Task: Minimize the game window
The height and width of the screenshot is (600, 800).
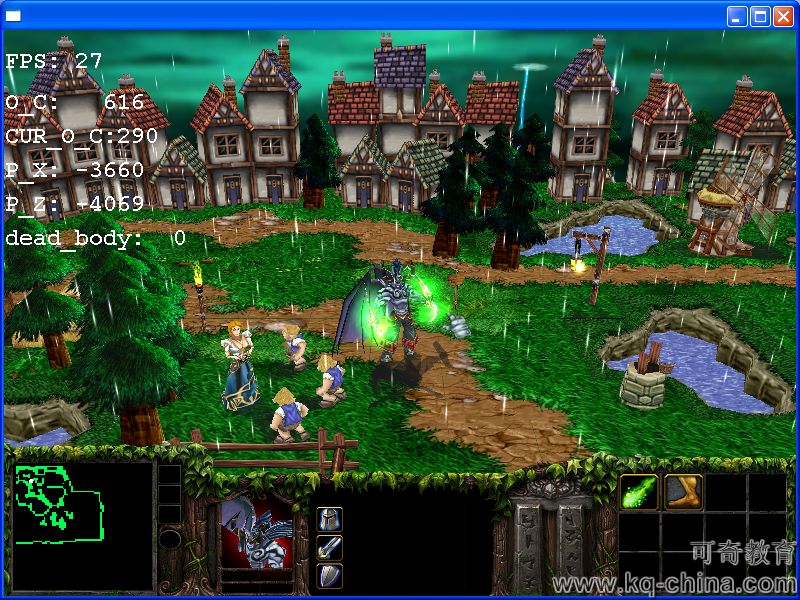Action: (737, 16)
